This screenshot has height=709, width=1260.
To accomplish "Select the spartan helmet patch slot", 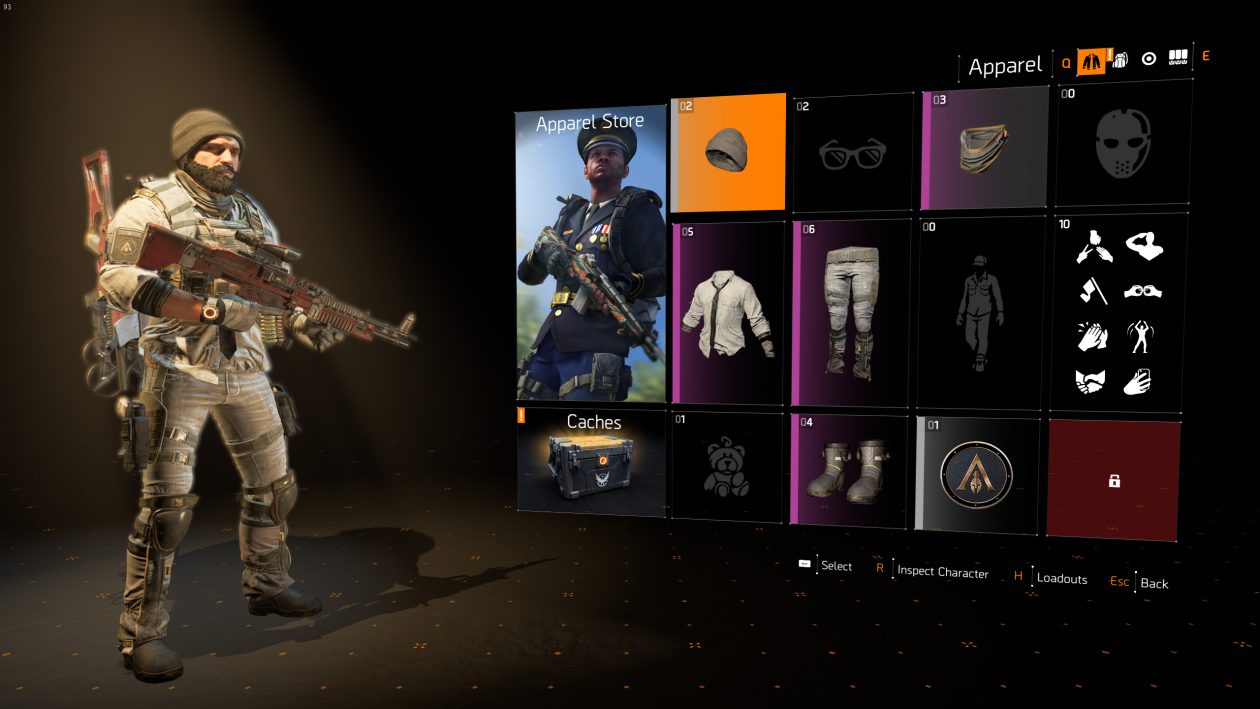I will click(x=978, y=475).
